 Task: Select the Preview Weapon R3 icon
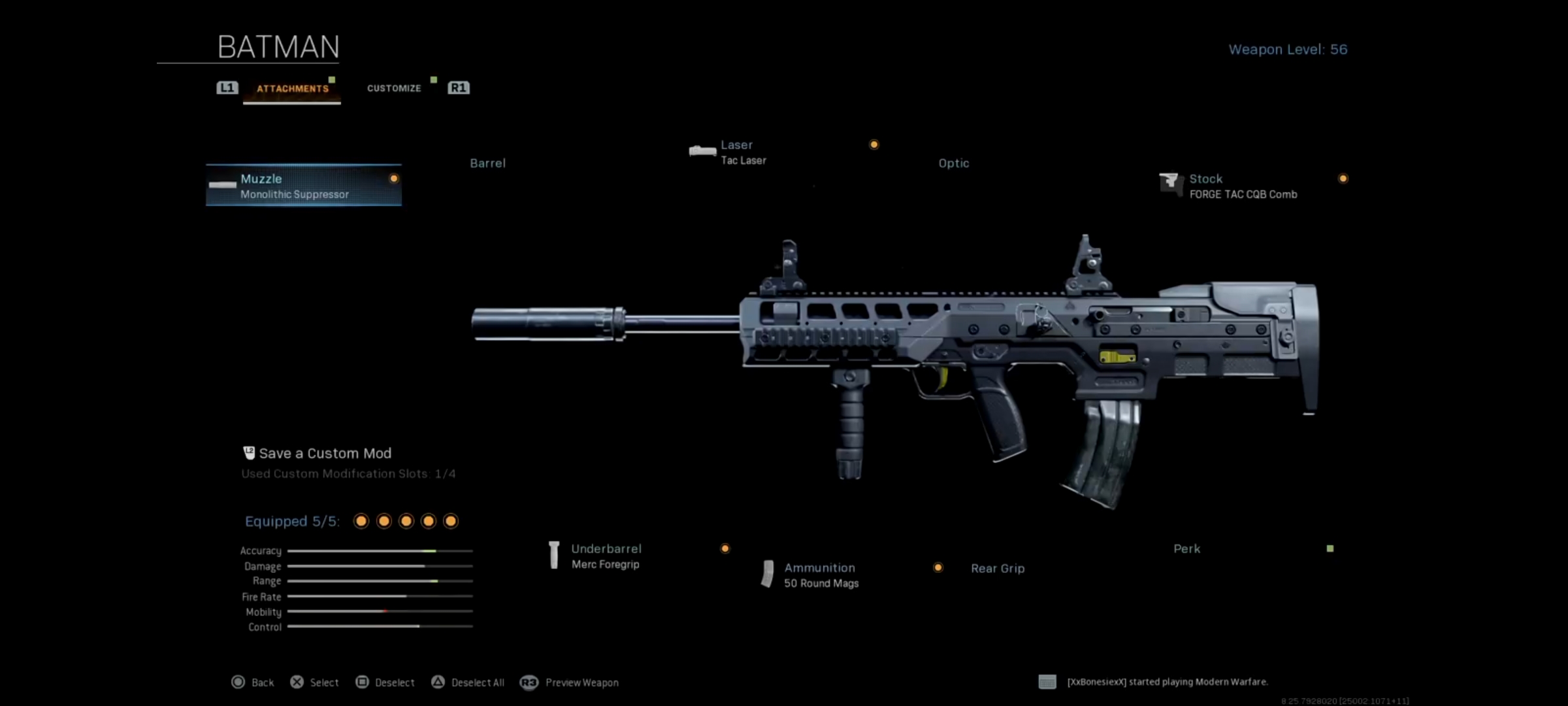point(529,682)
